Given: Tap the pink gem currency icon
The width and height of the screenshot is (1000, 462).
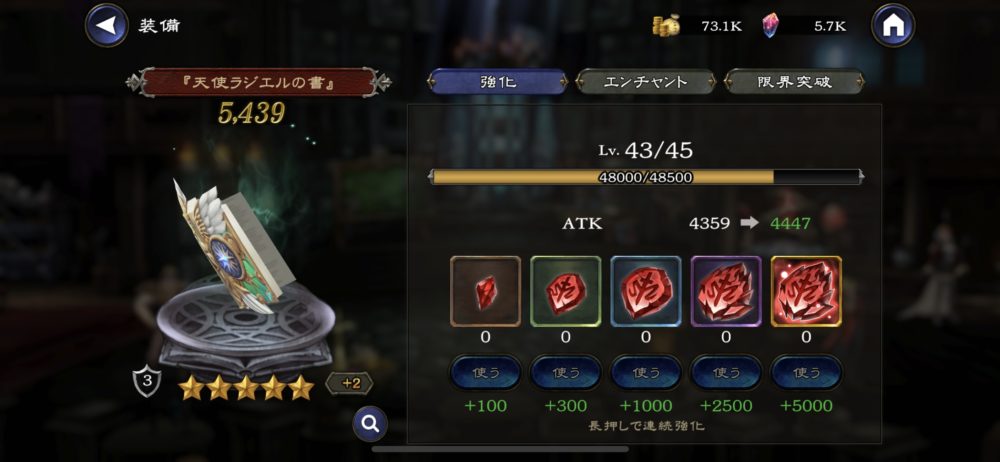Looking at the screenshot, I should [x=770, y=26].
